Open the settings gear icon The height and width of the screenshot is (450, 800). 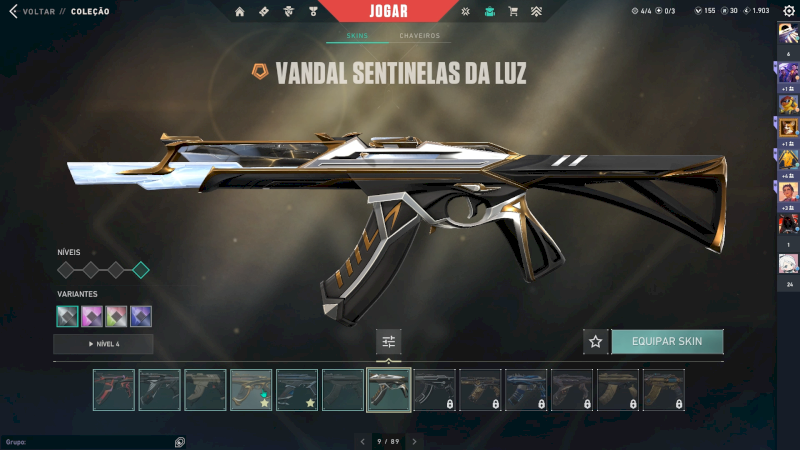pyautogui.click(x=788, y=11)
